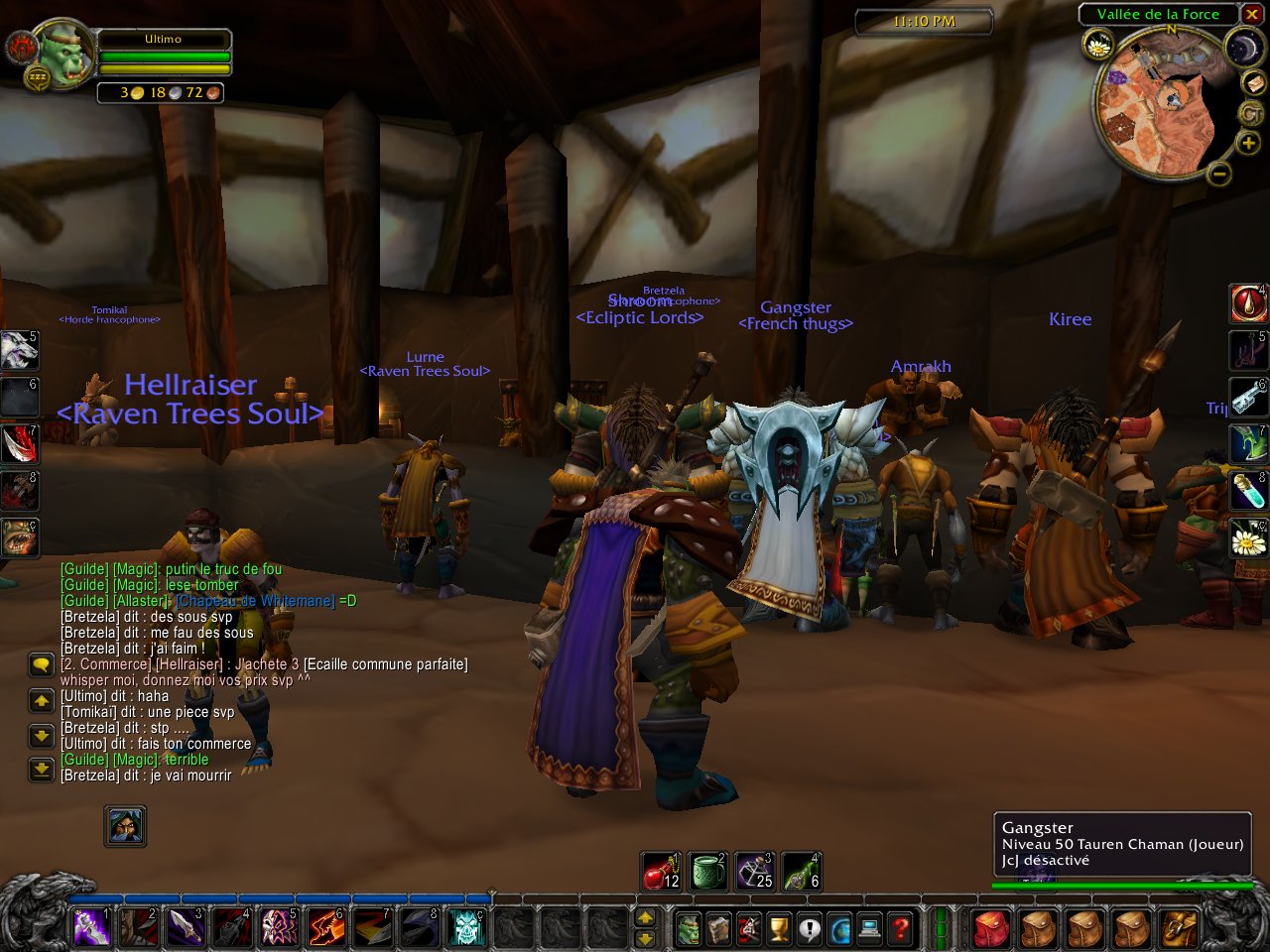Image resolution: width=1270 pixels, height=952 pixels.
Task: Zoom in the minimap with plus button
Action: [x=1248, y=145]
